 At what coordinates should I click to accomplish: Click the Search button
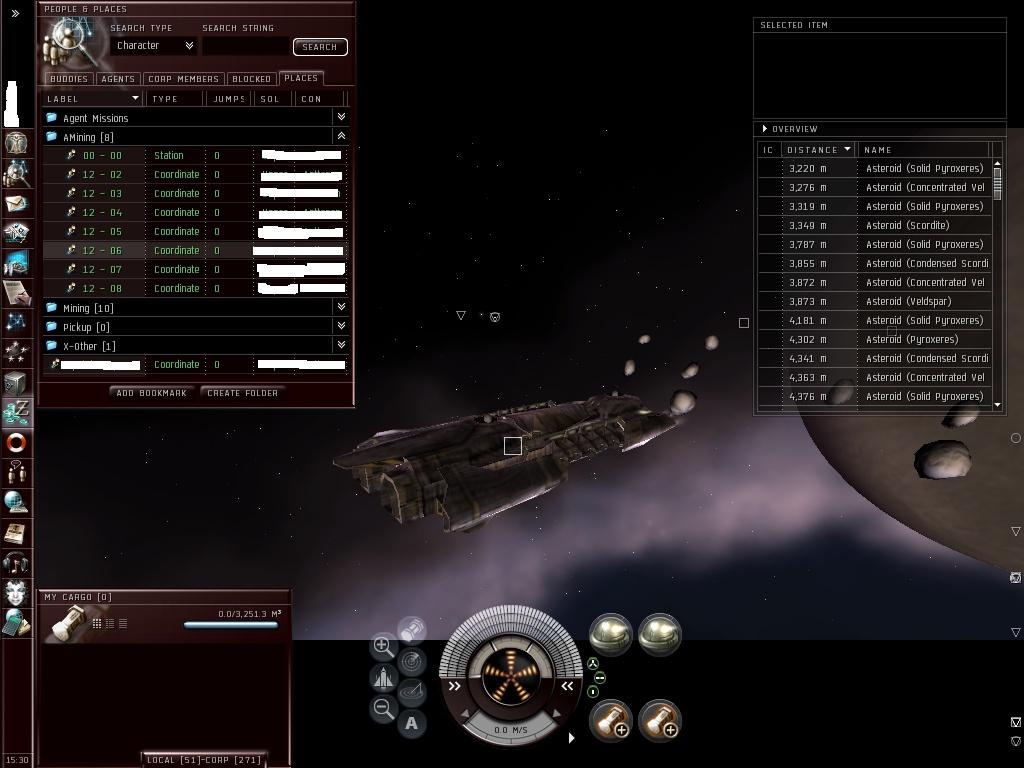(x=320, y=46)
